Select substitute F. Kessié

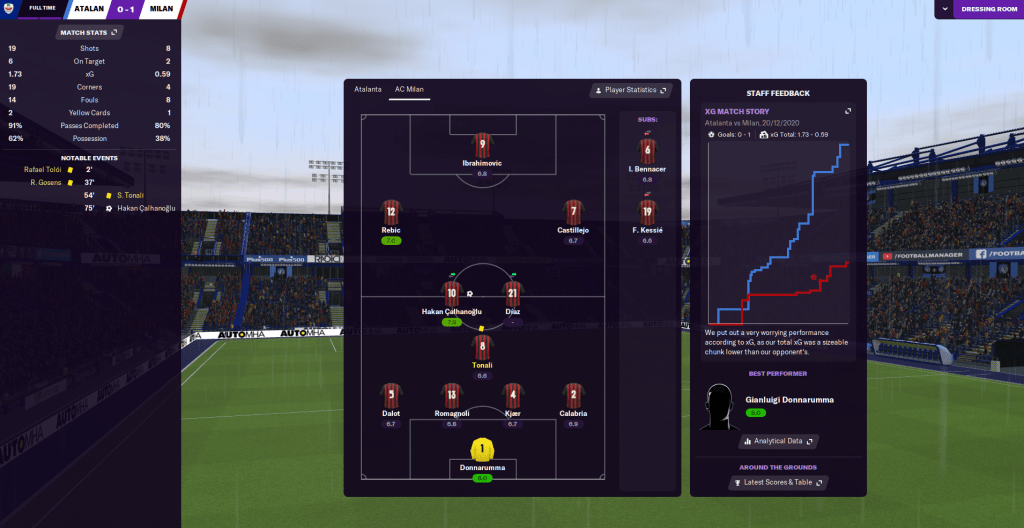pos(647,212)
